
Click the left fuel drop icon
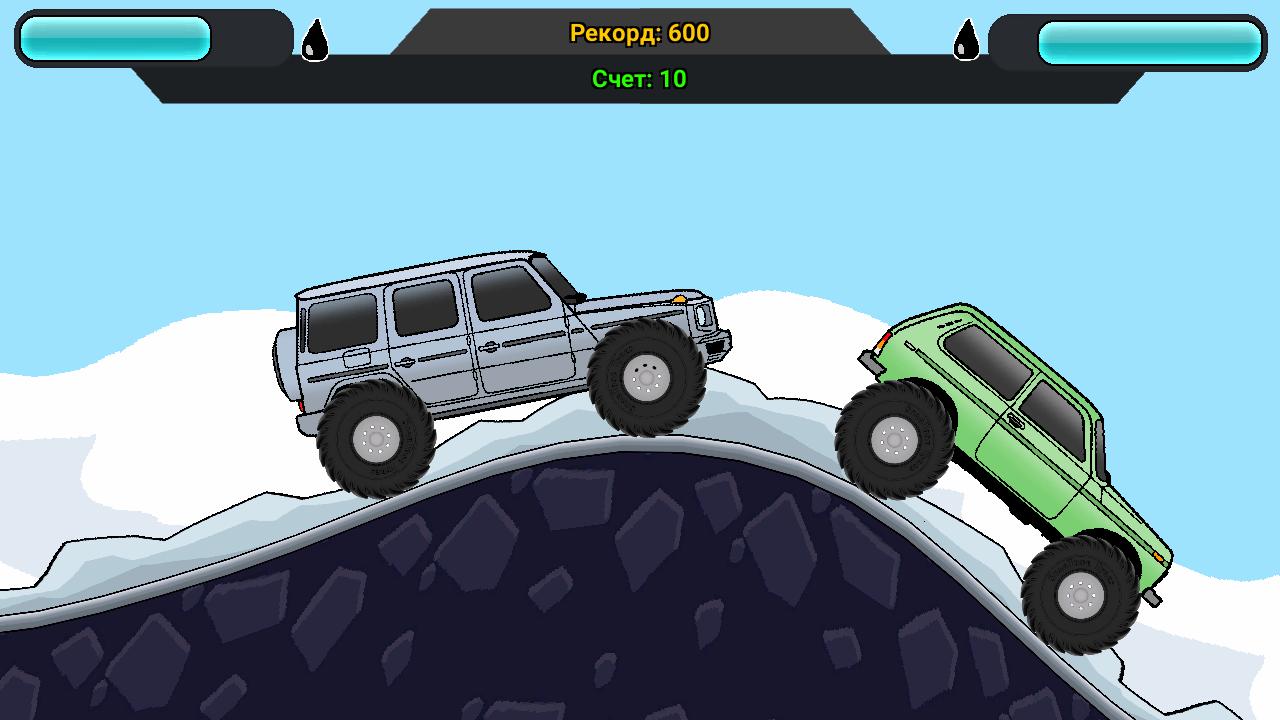pyautogui.click(x=314, y=38)
